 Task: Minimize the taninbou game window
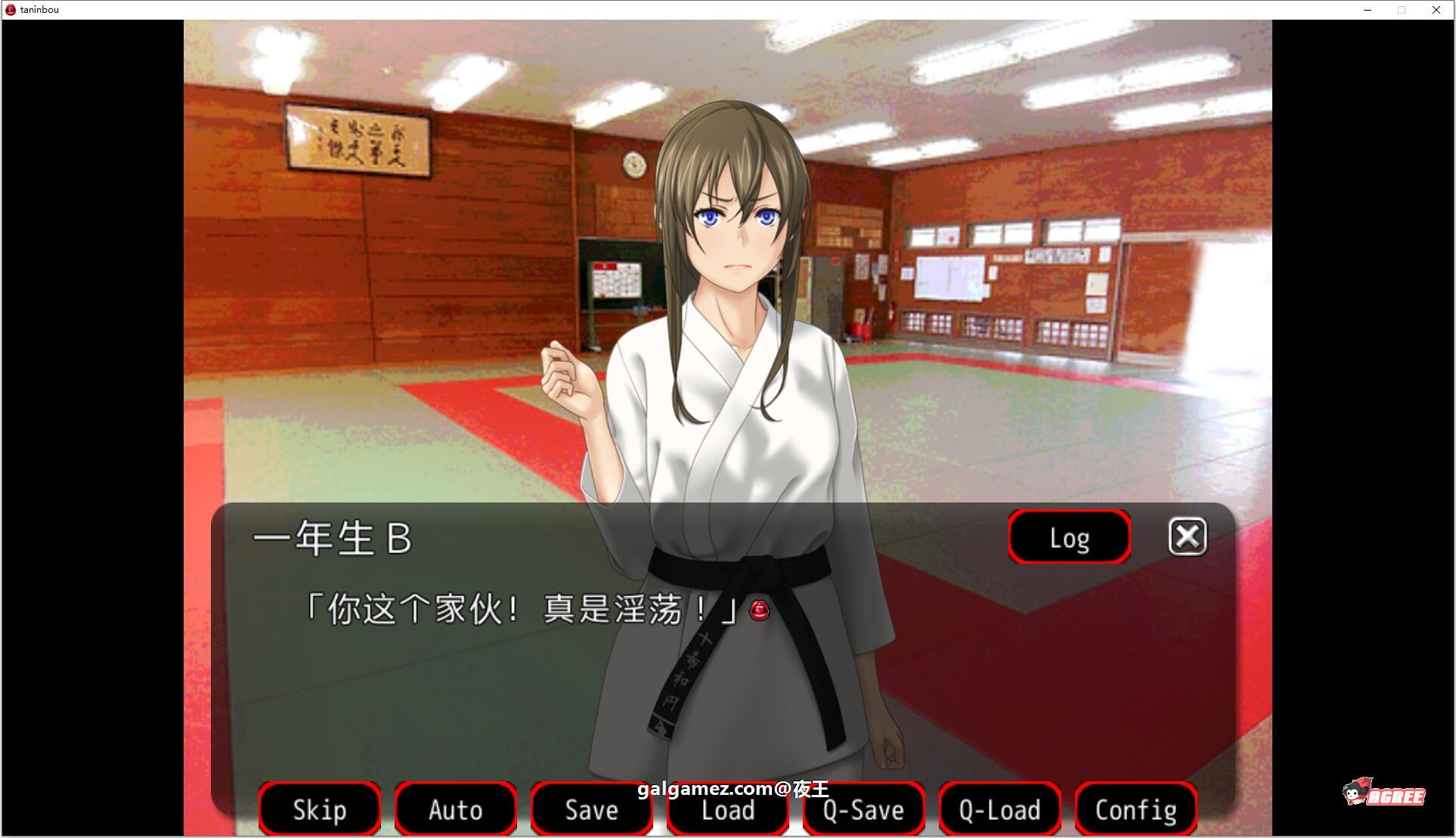click(1367, 10)
